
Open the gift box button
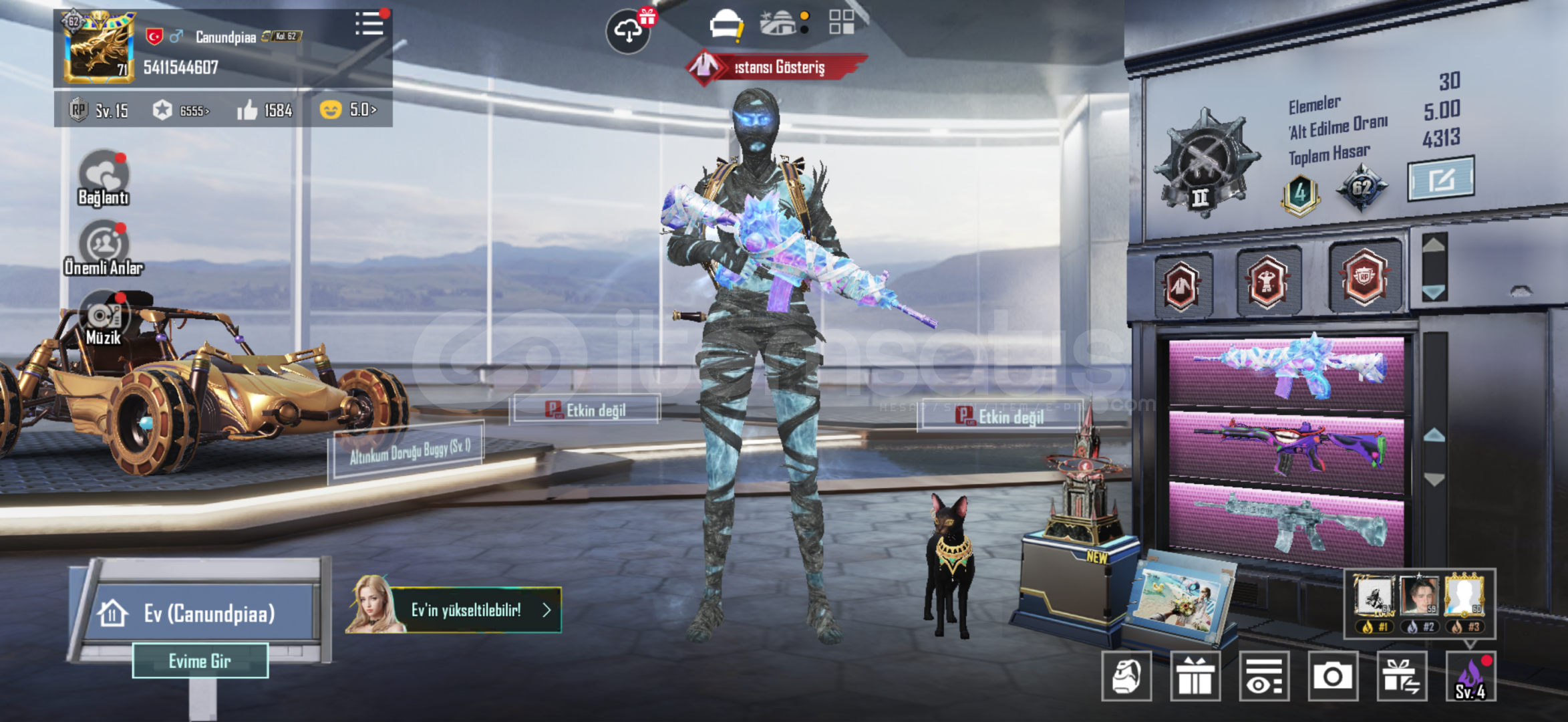[1195, 677]
